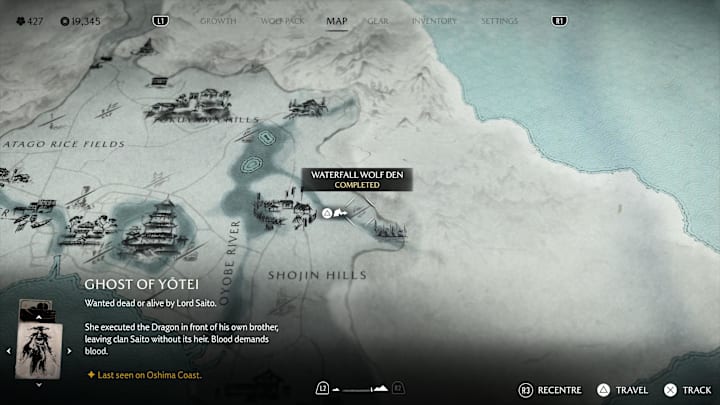Go to the Gear tab
Viewport: 720px width, 405px height.
point(378,20)
